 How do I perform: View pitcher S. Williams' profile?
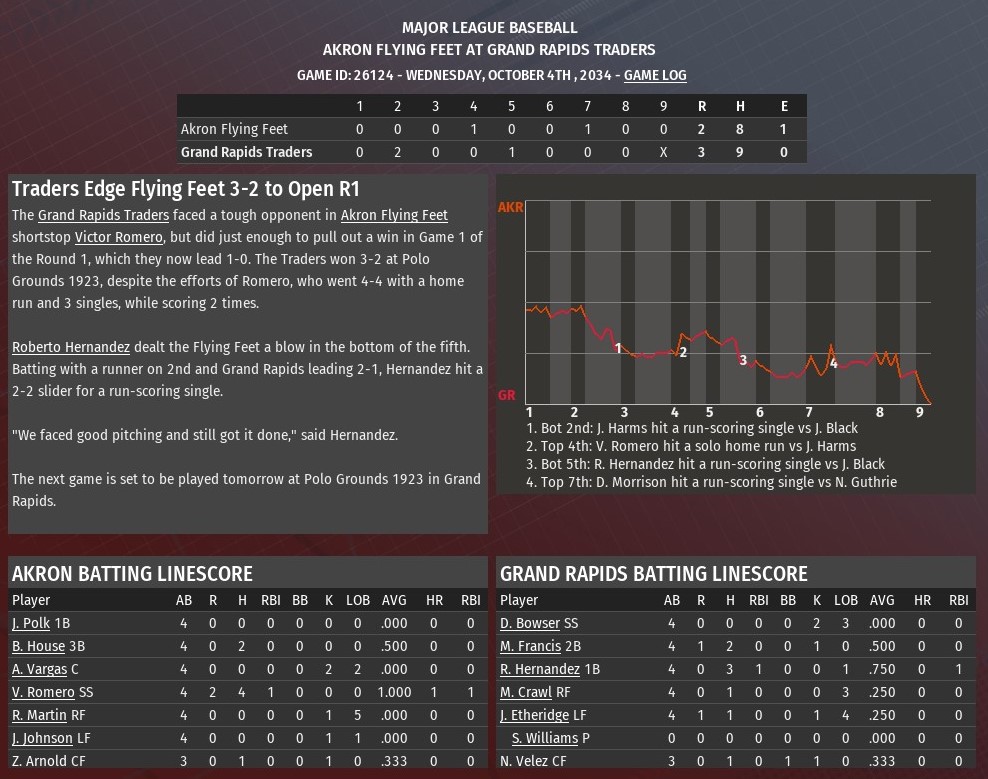click(x=545, y=738)
